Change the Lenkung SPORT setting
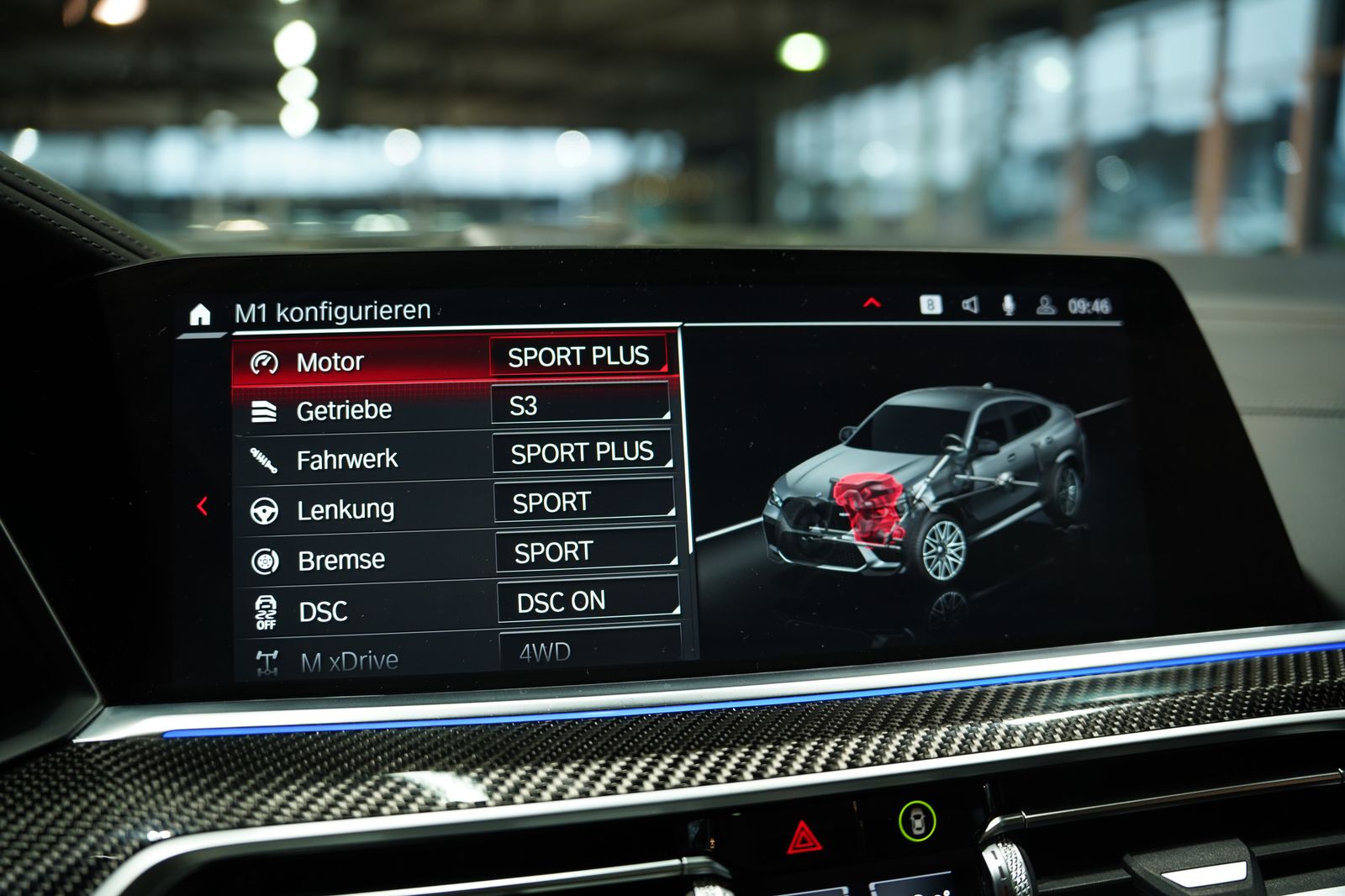The height and width of the screenshot is (896, 1345). [583, 502]
